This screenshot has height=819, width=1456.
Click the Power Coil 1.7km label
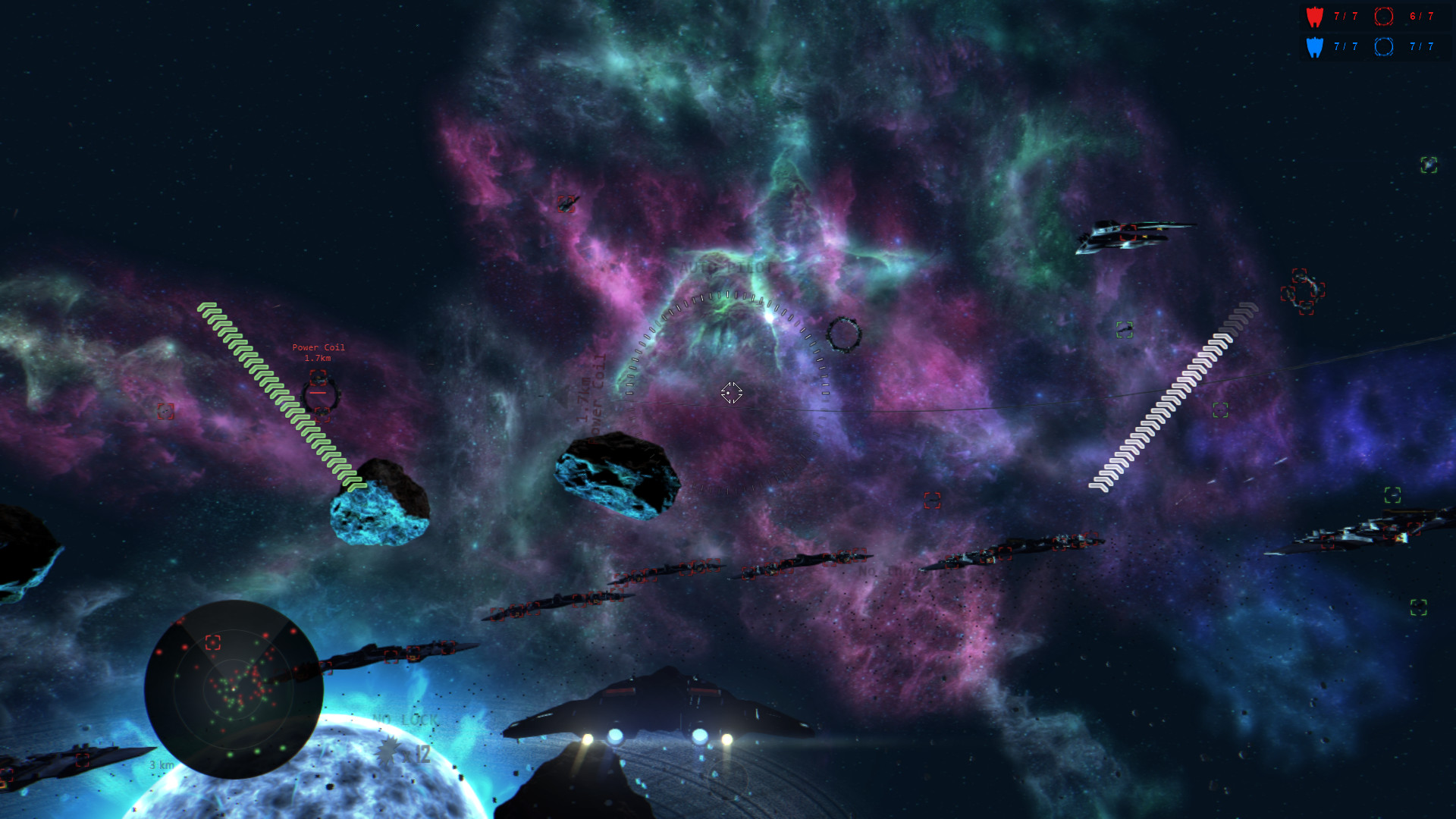click(318, 352)
